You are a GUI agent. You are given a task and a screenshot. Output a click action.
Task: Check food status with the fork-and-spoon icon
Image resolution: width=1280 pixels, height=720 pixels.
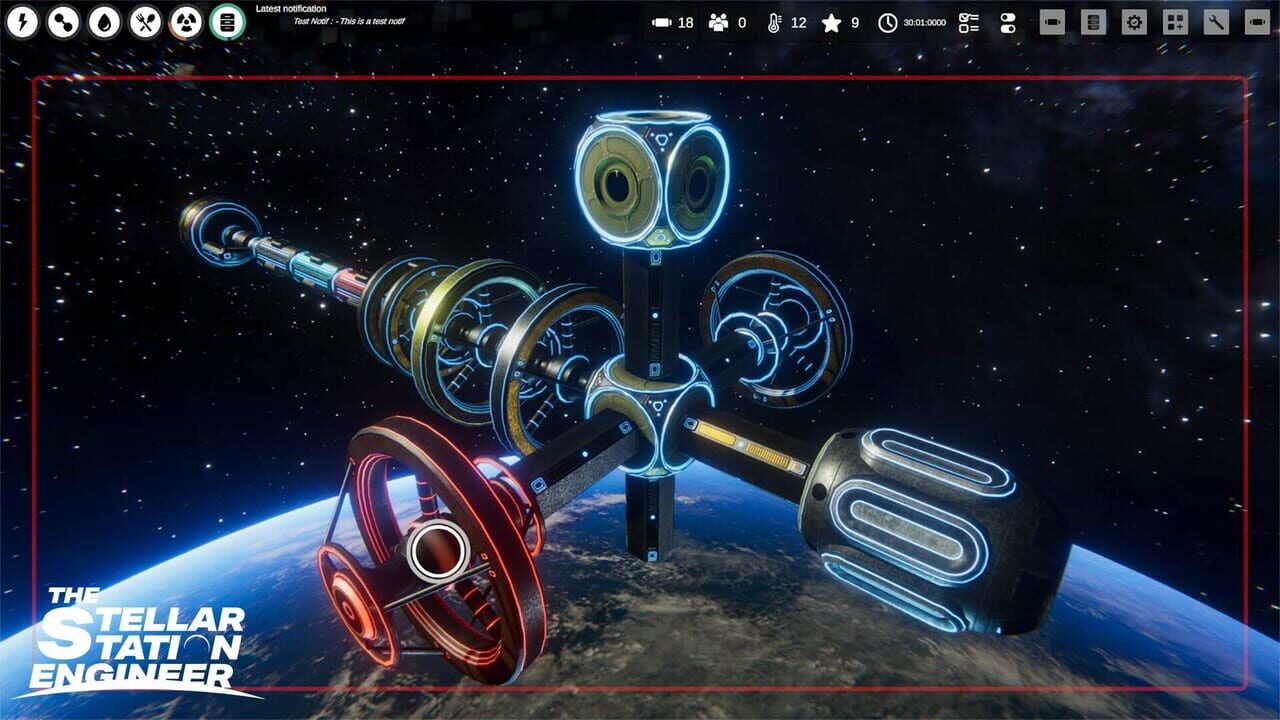tap(146, 21)
